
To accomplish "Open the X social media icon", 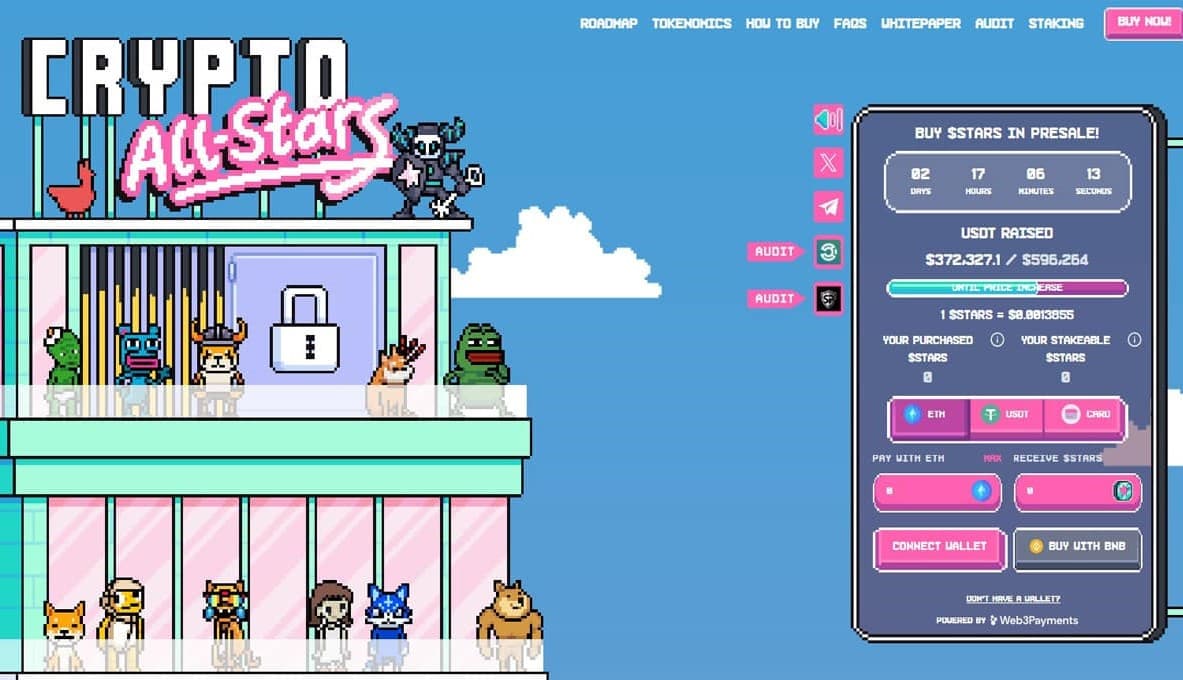I will click(828, 163).
